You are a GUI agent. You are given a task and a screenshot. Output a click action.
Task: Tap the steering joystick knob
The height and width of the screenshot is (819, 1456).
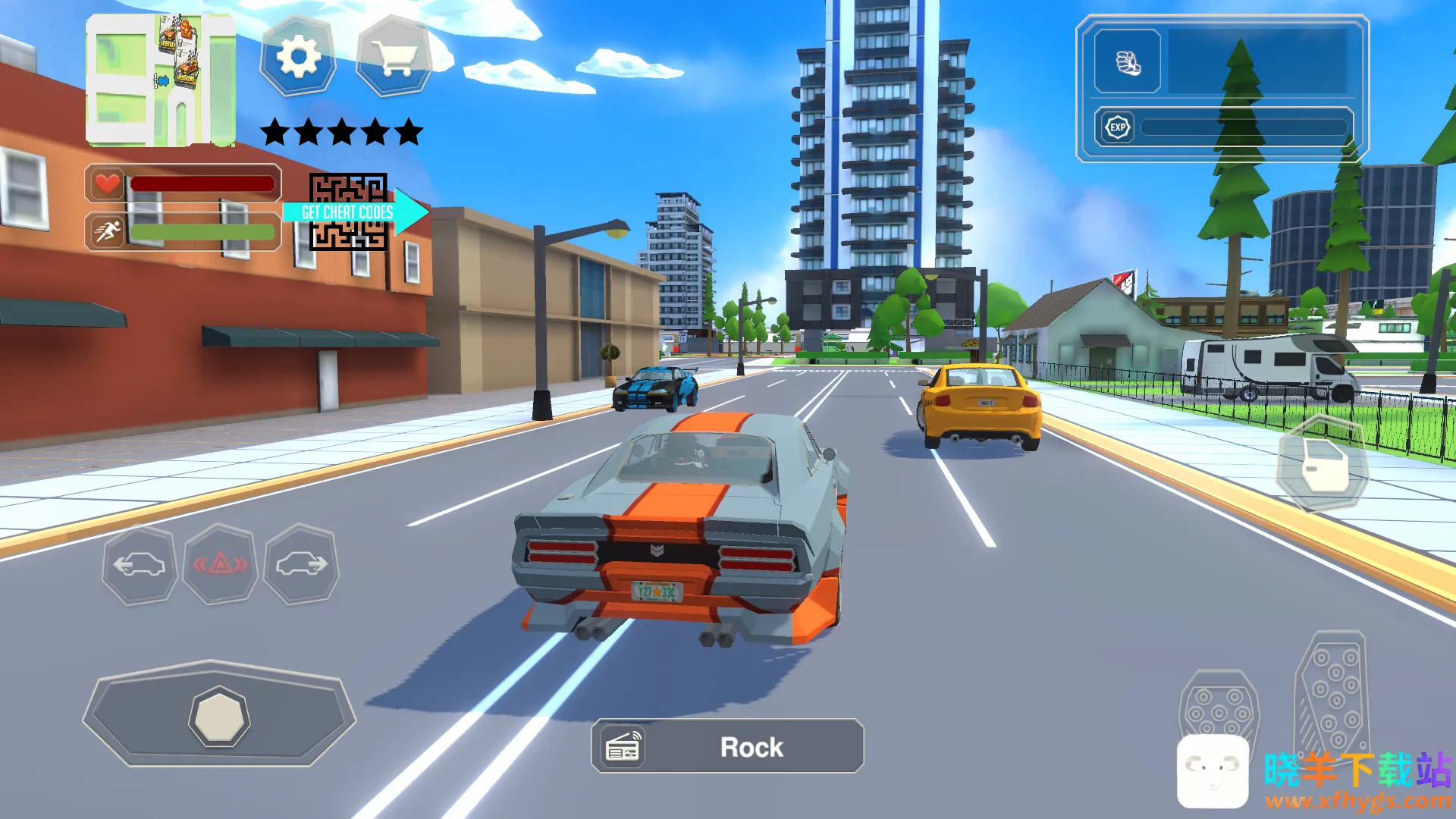(219, 717)
